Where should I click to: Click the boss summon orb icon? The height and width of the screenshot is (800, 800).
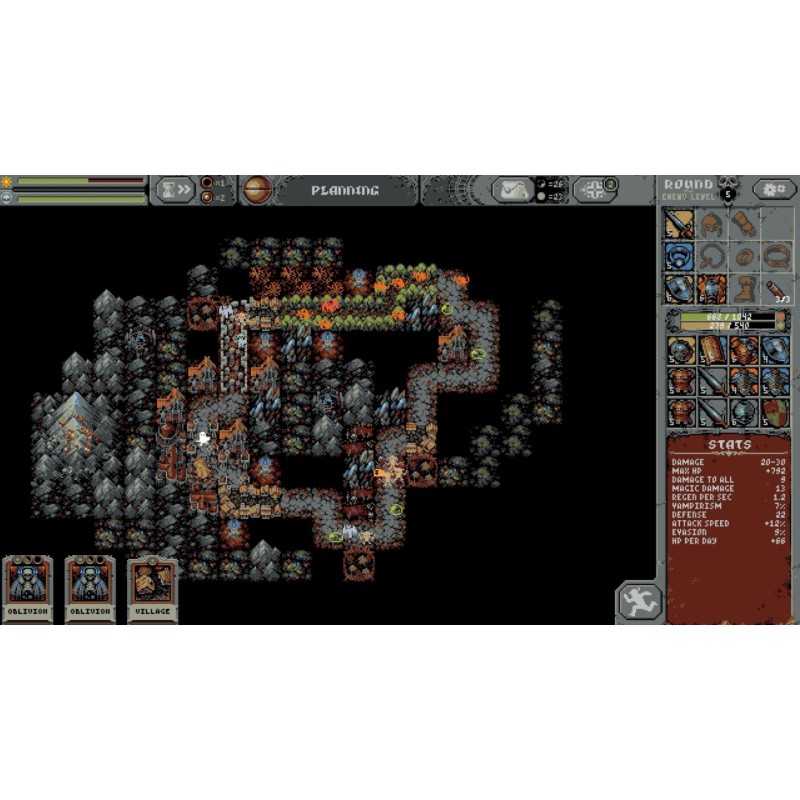(257, 190)
